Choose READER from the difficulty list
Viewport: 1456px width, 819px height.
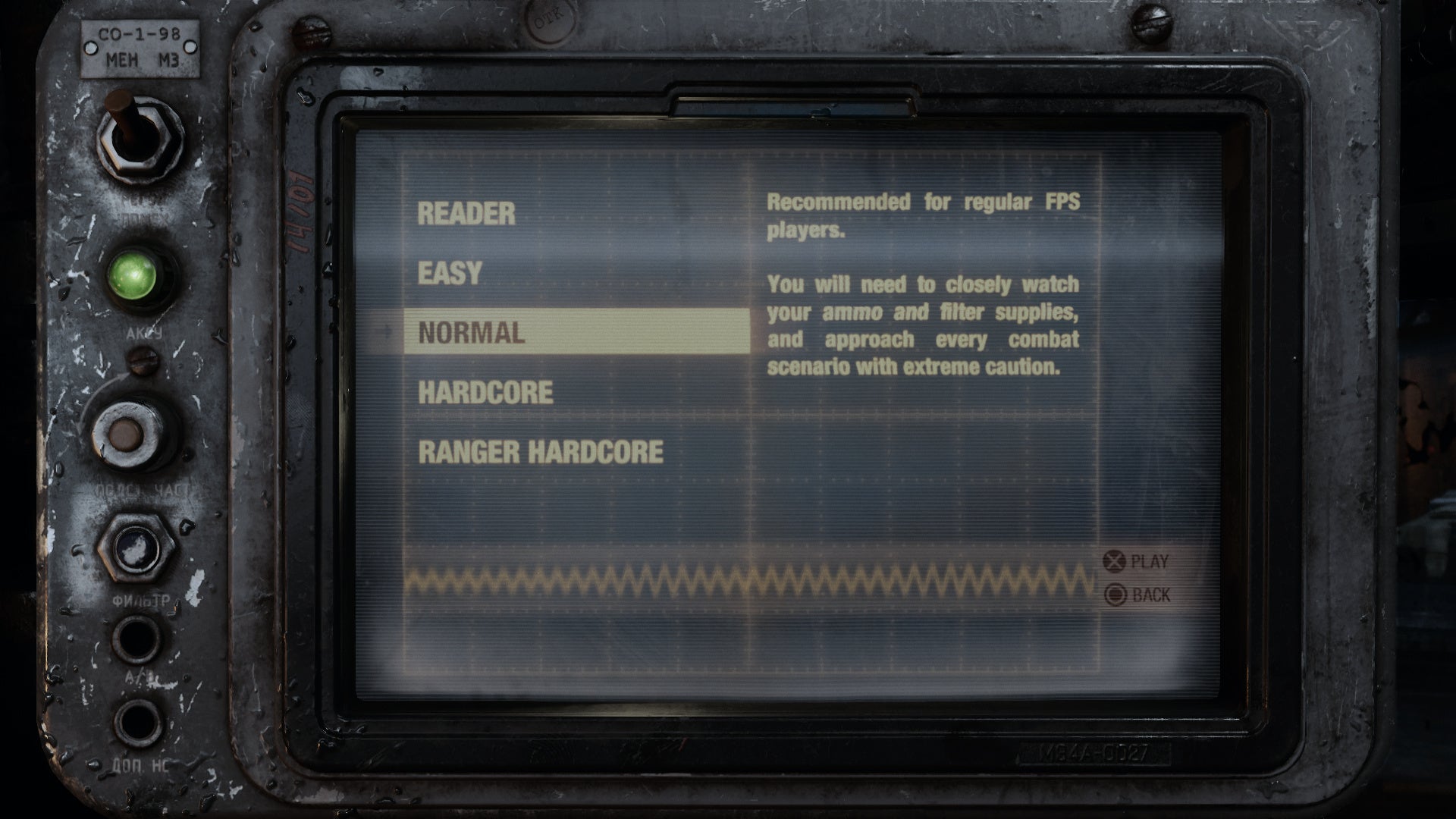(x=467, y=213)
